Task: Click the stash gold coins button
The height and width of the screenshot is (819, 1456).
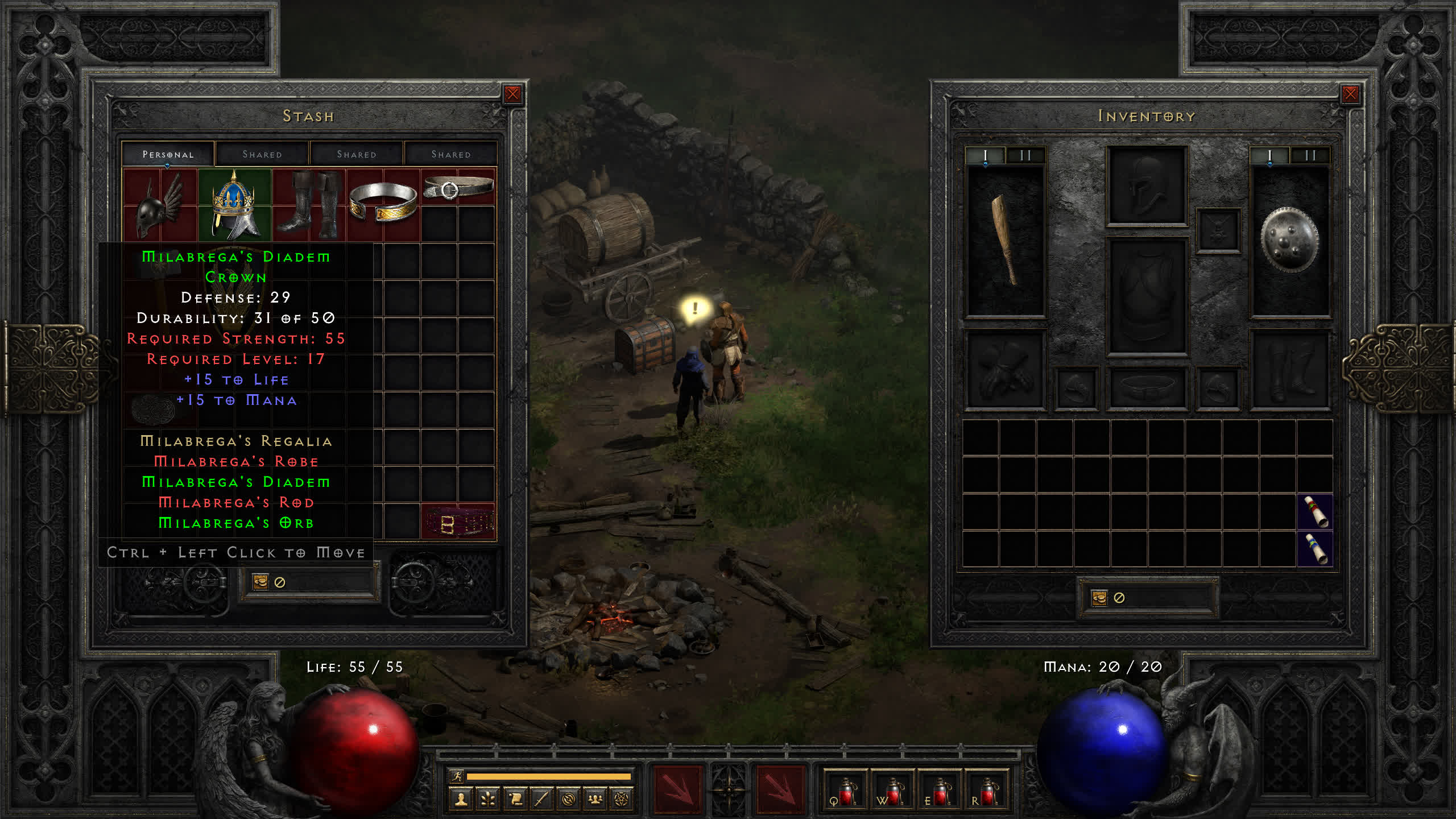Action: [x=260, y=582]
